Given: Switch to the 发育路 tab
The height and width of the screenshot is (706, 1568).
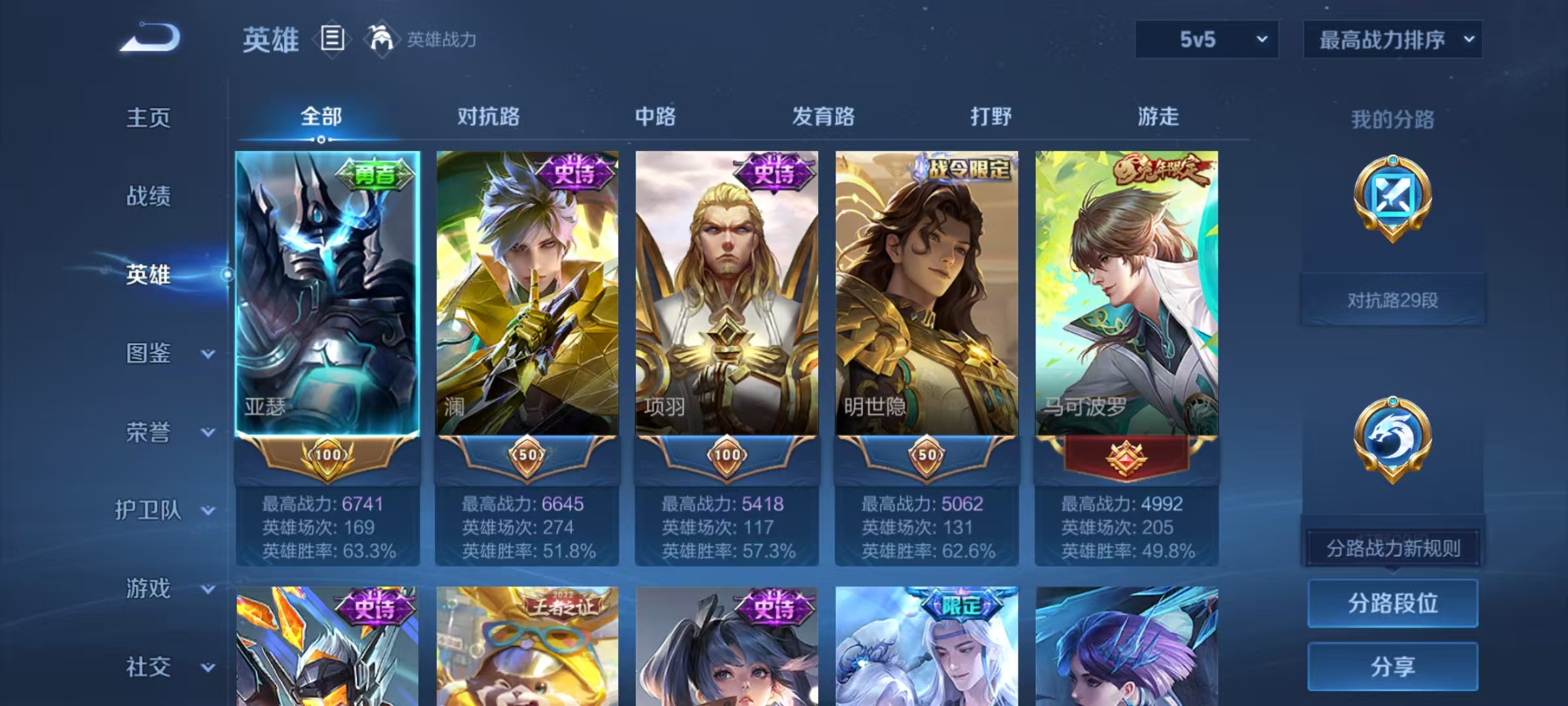Looking at the screenshot, I should (821, 118).
